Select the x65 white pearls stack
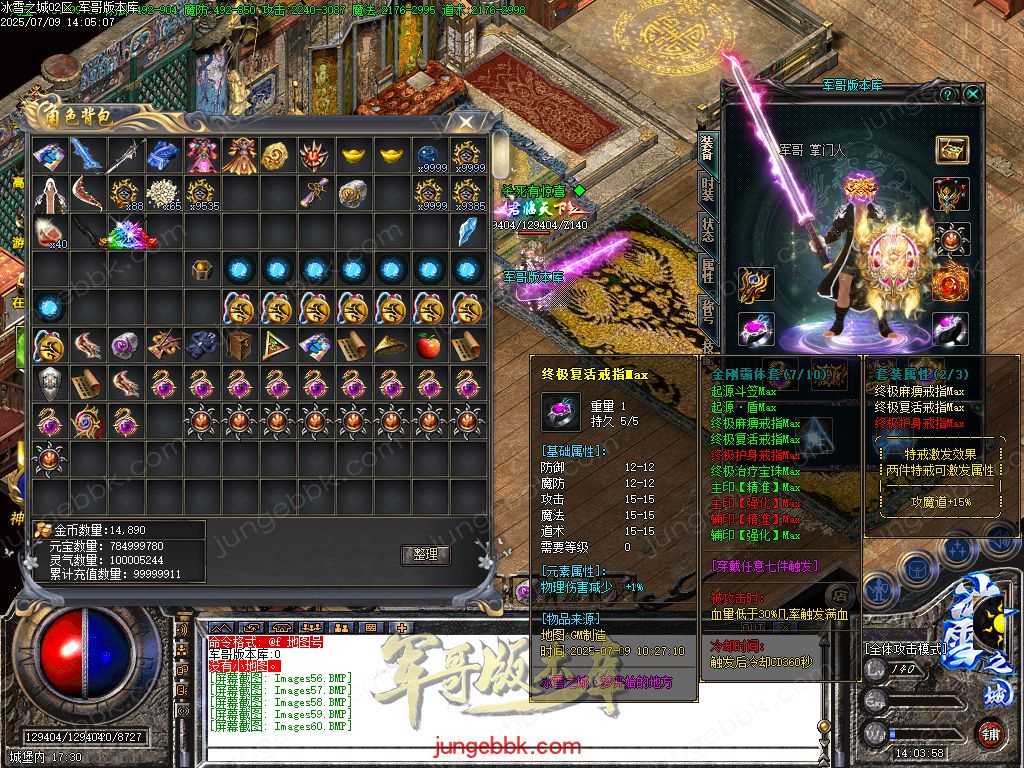Image resolution: width=1024 pixels, height=768 pixels. coord(162,193)
